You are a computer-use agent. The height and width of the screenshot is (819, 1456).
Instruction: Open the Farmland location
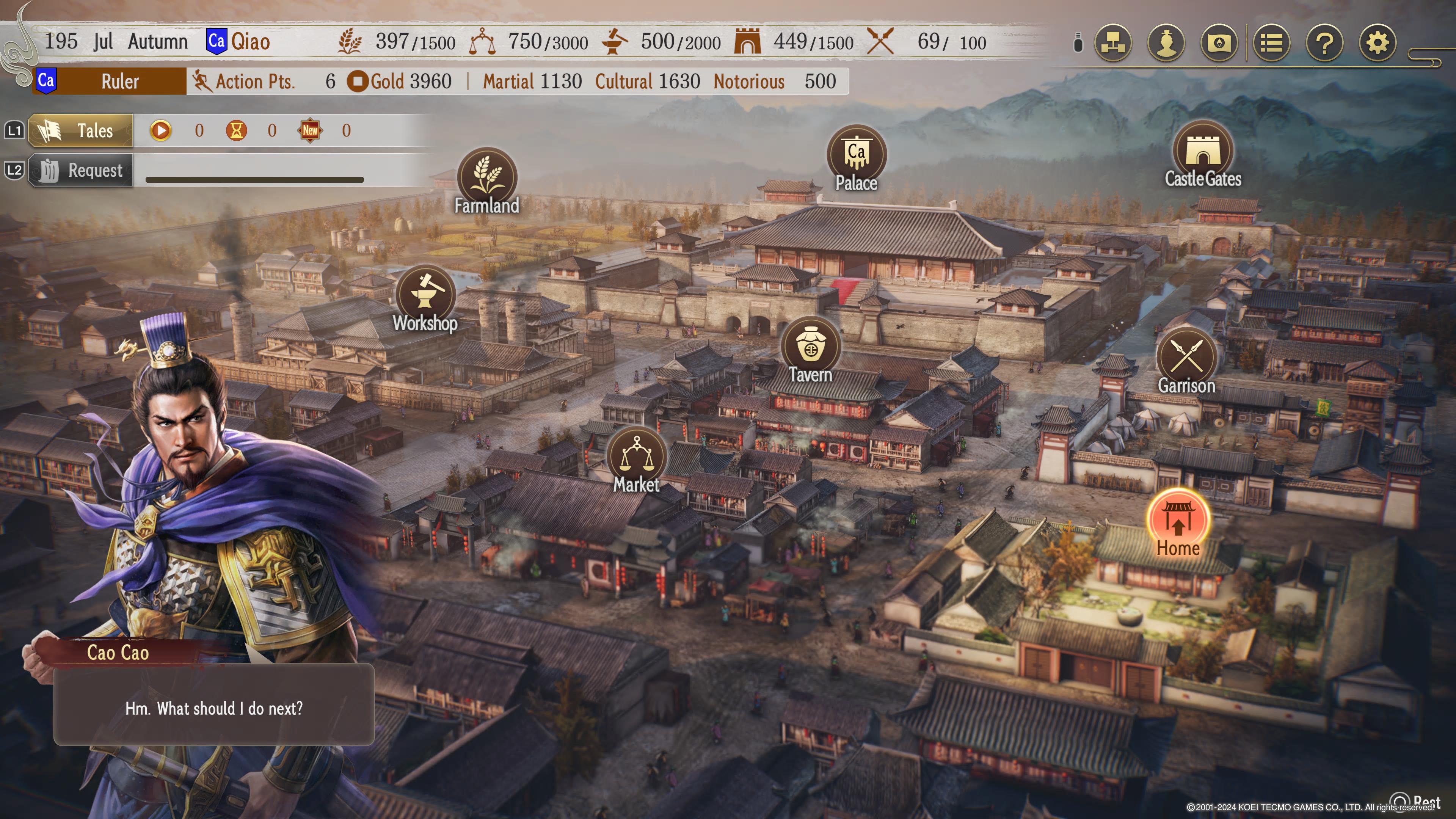point(486,177)
